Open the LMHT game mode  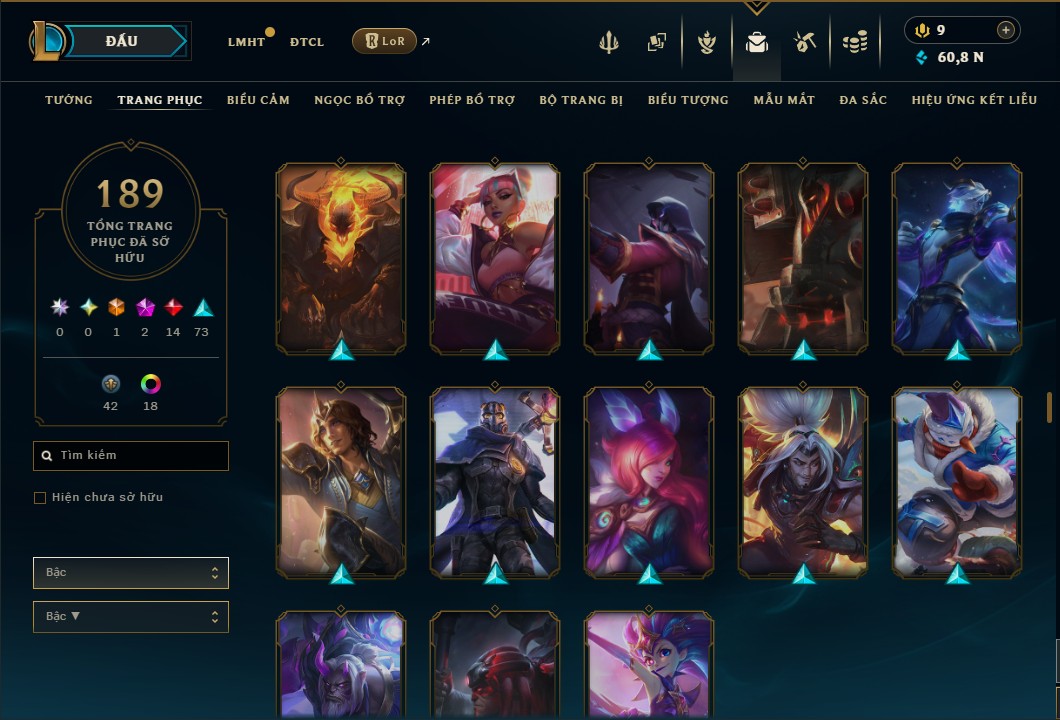[x=246, y=42]
